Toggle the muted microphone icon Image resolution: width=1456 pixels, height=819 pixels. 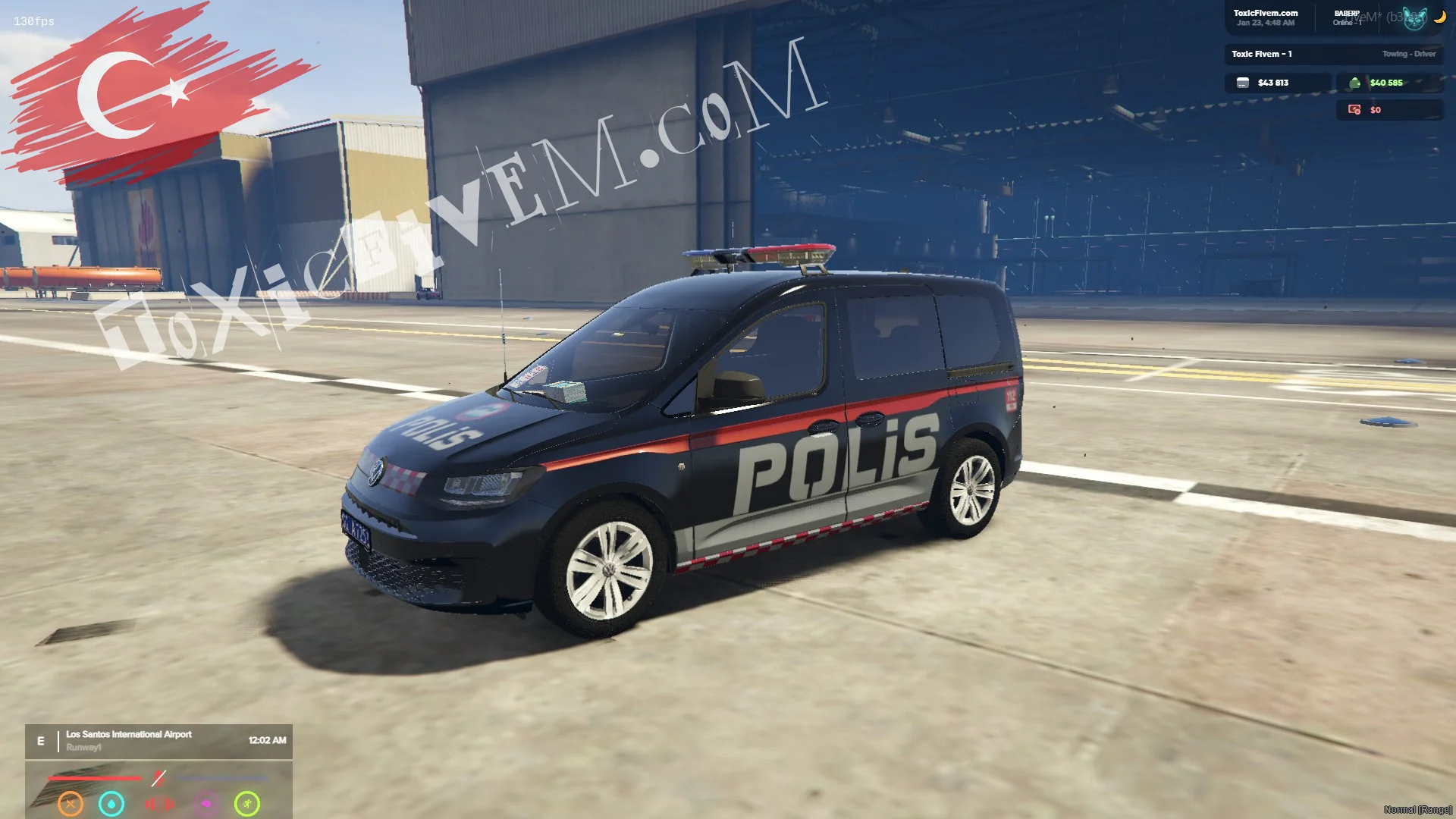click(158, 778)
